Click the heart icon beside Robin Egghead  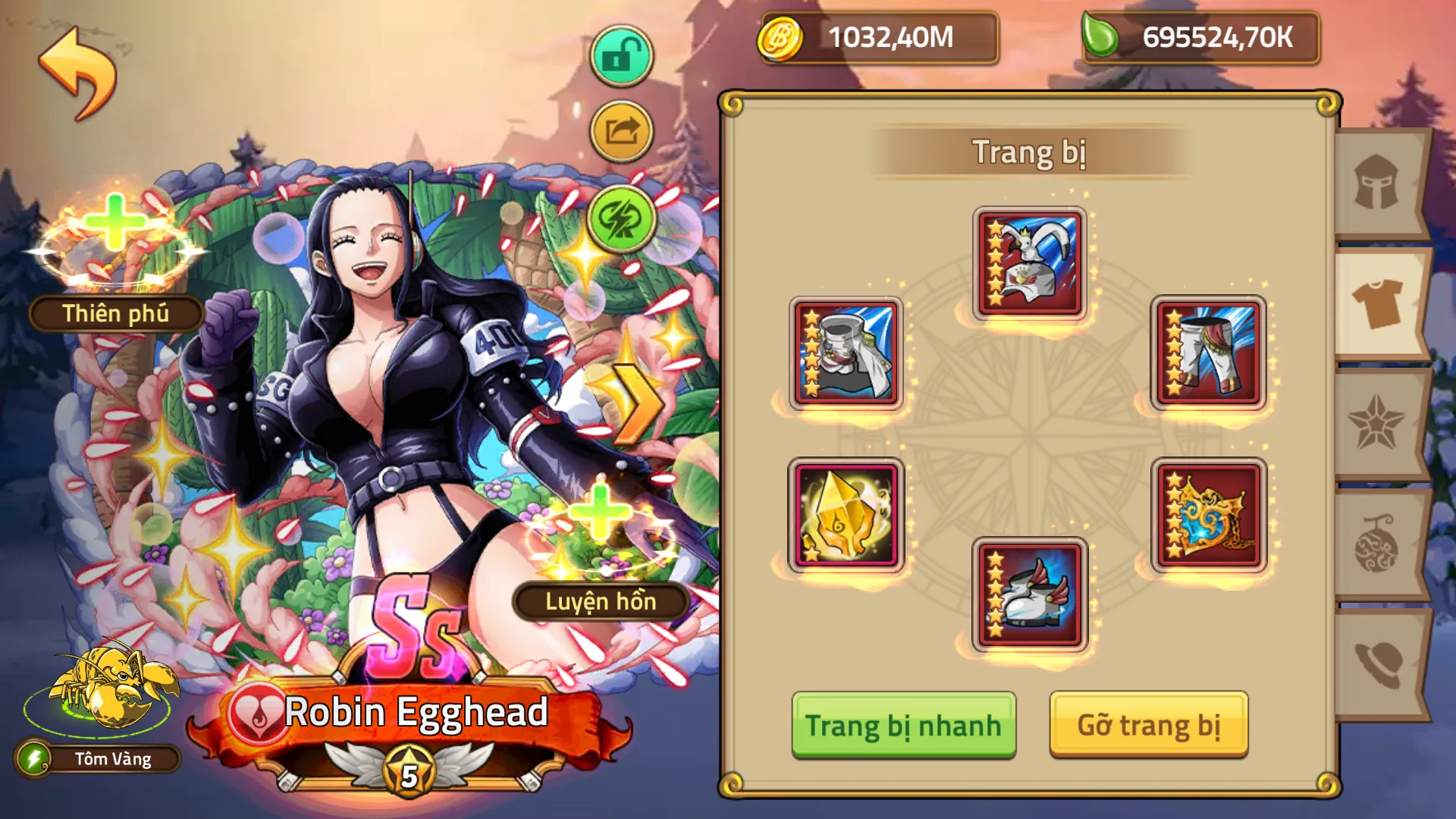[x=256, y=713]
